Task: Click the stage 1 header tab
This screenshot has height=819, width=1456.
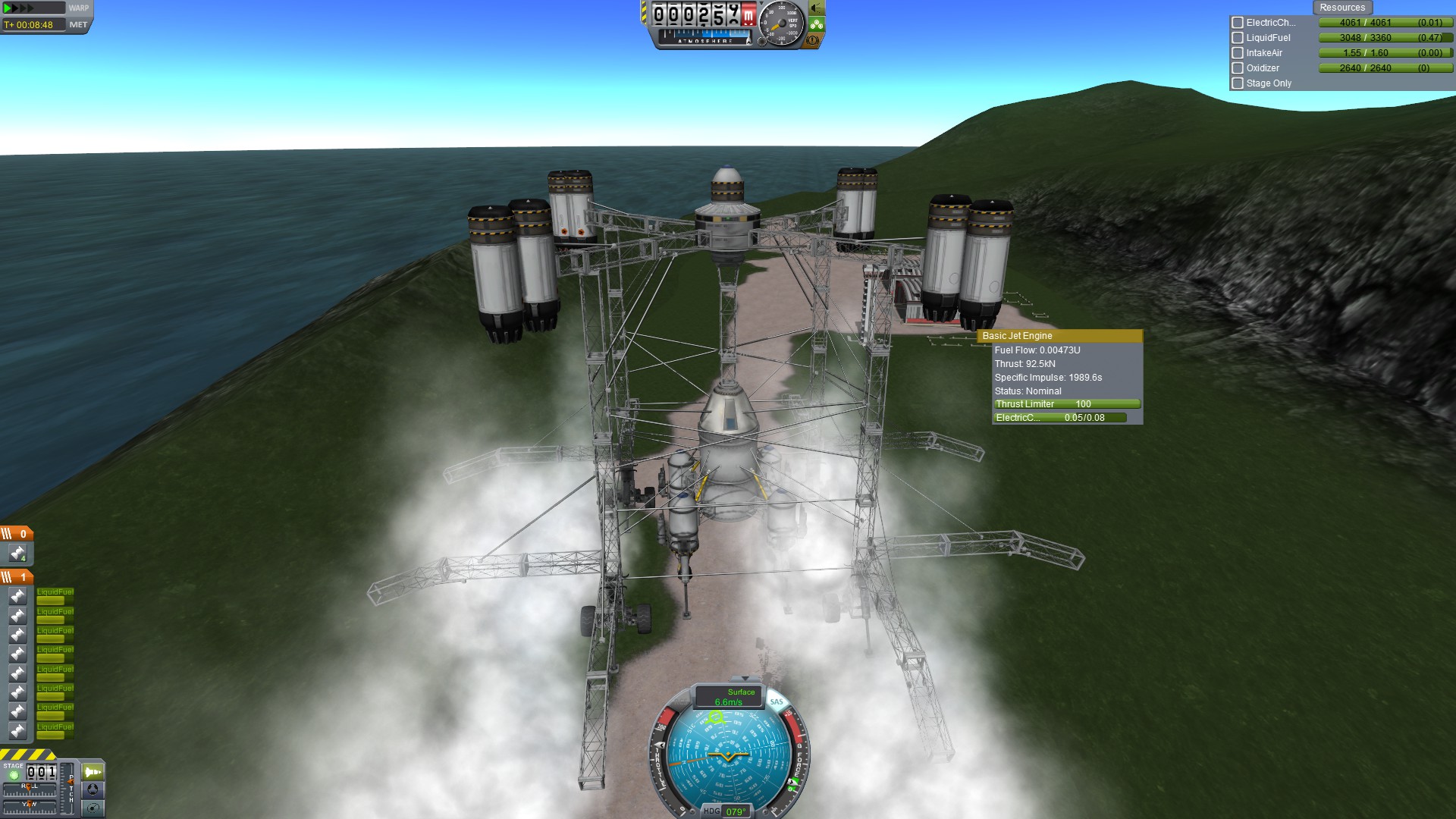Action: tap(17, 577)
